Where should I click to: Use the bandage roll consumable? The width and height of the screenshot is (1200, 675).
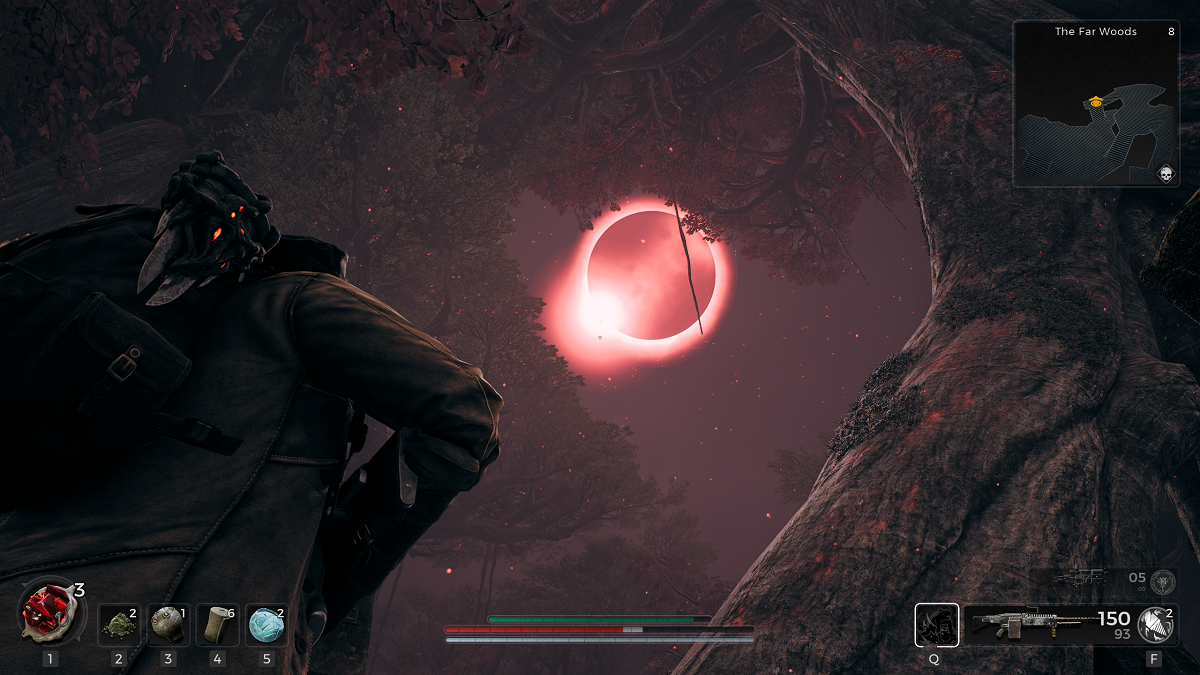tap(216, 624)
